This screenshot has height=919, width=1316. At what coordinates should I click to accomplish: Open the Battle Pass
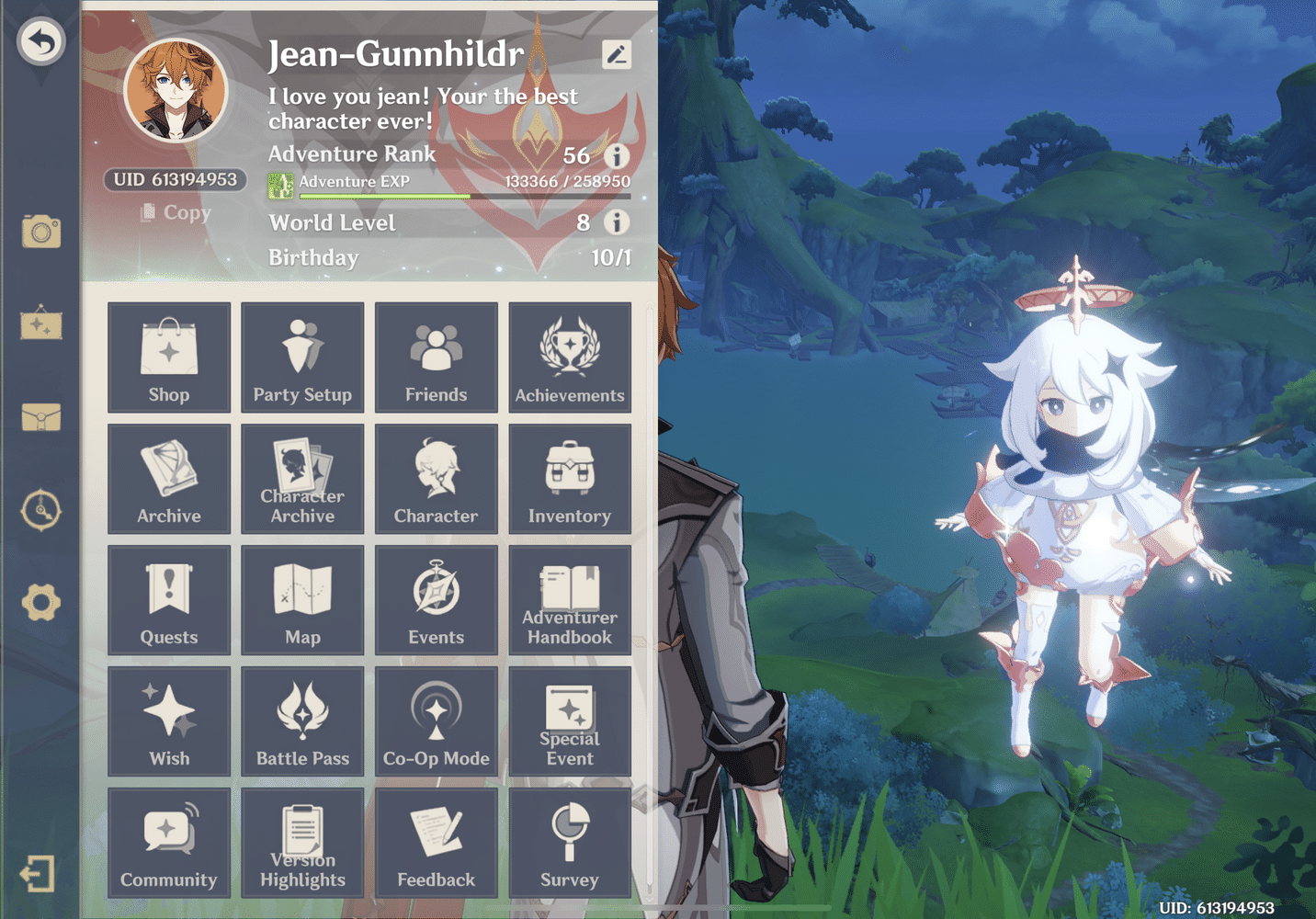coord(302,720)
